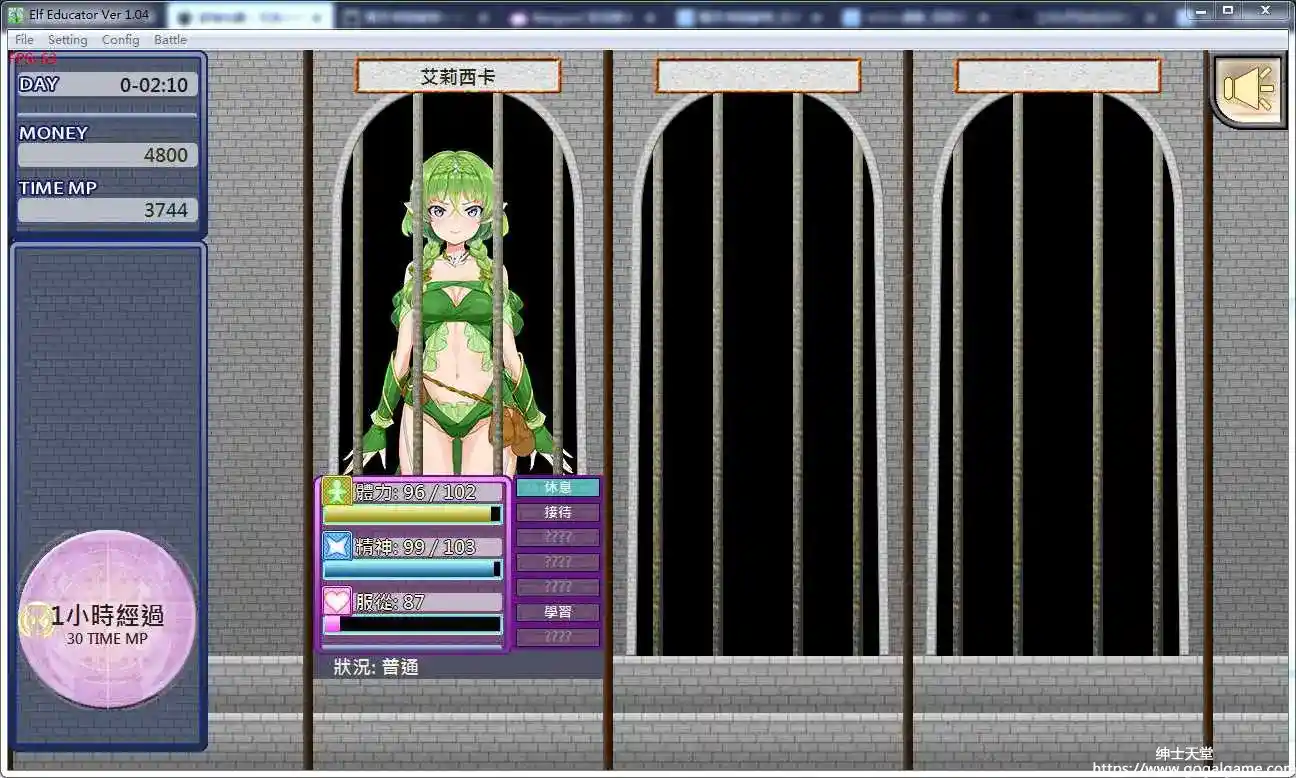Open the Setting menu
Image resolution: width=1296 pixels, height=778 pixels.
[67, 40]
